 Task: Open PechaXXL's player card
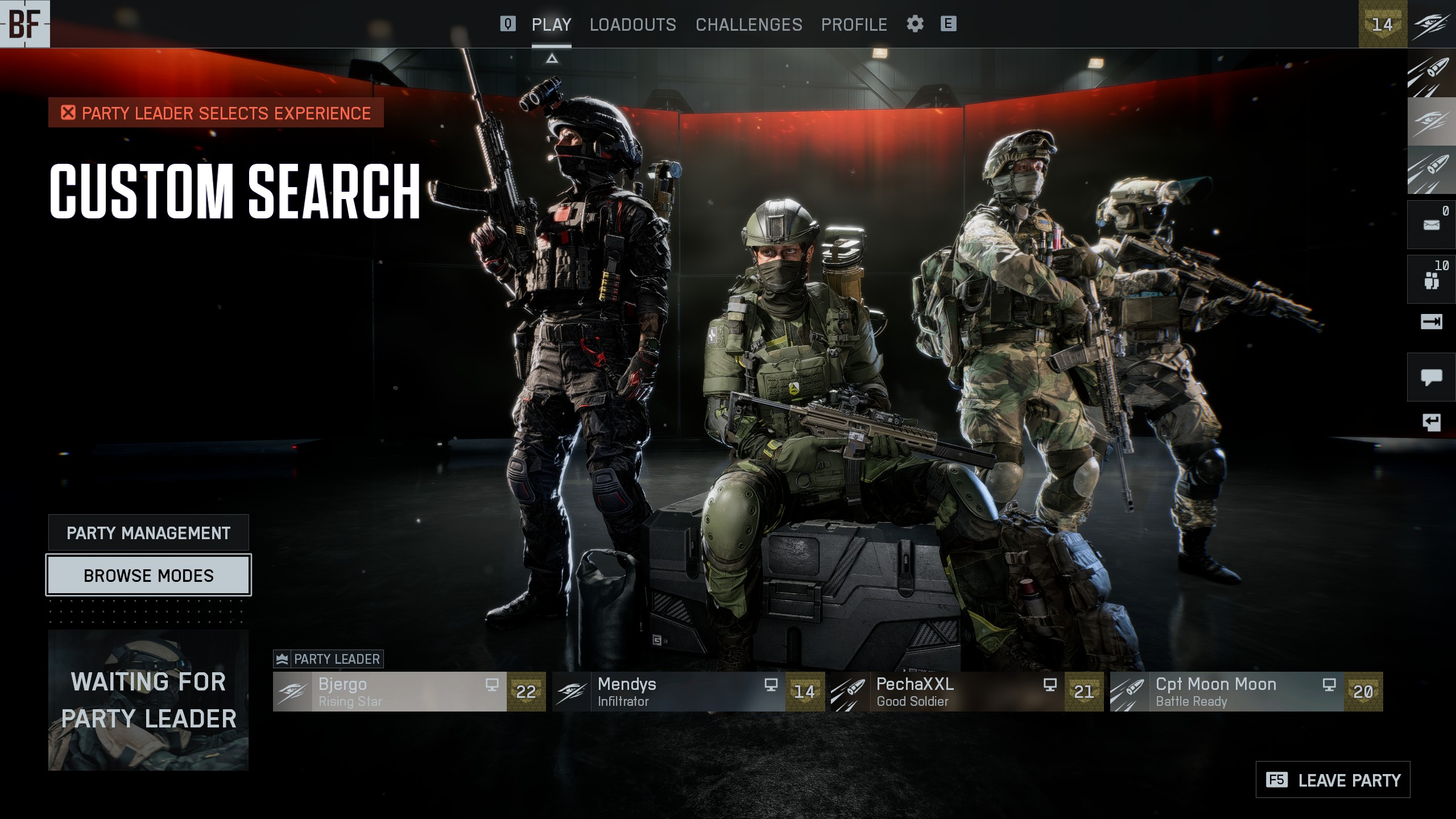point(967,692)
